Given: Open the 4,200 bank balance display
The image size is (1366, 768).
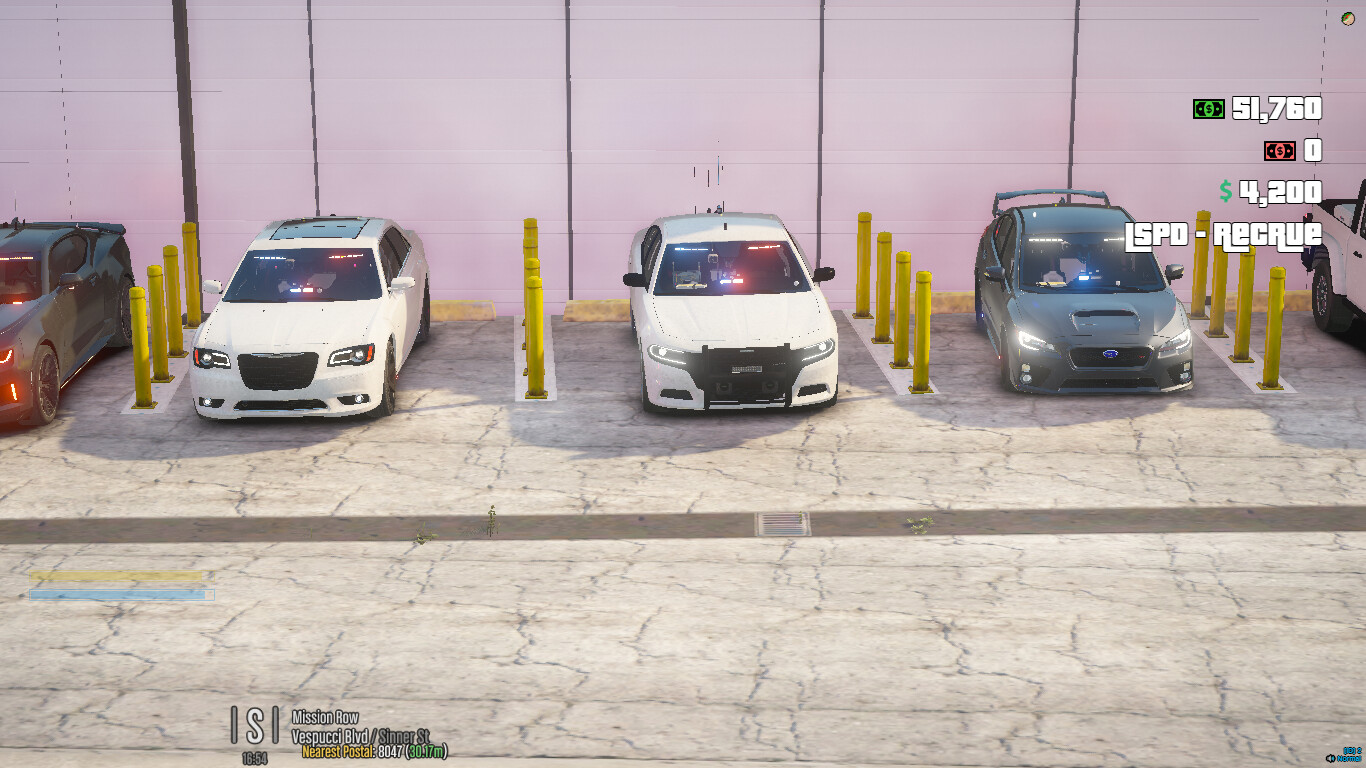Looking at the screenshot, I should [x=1280, y=190].
